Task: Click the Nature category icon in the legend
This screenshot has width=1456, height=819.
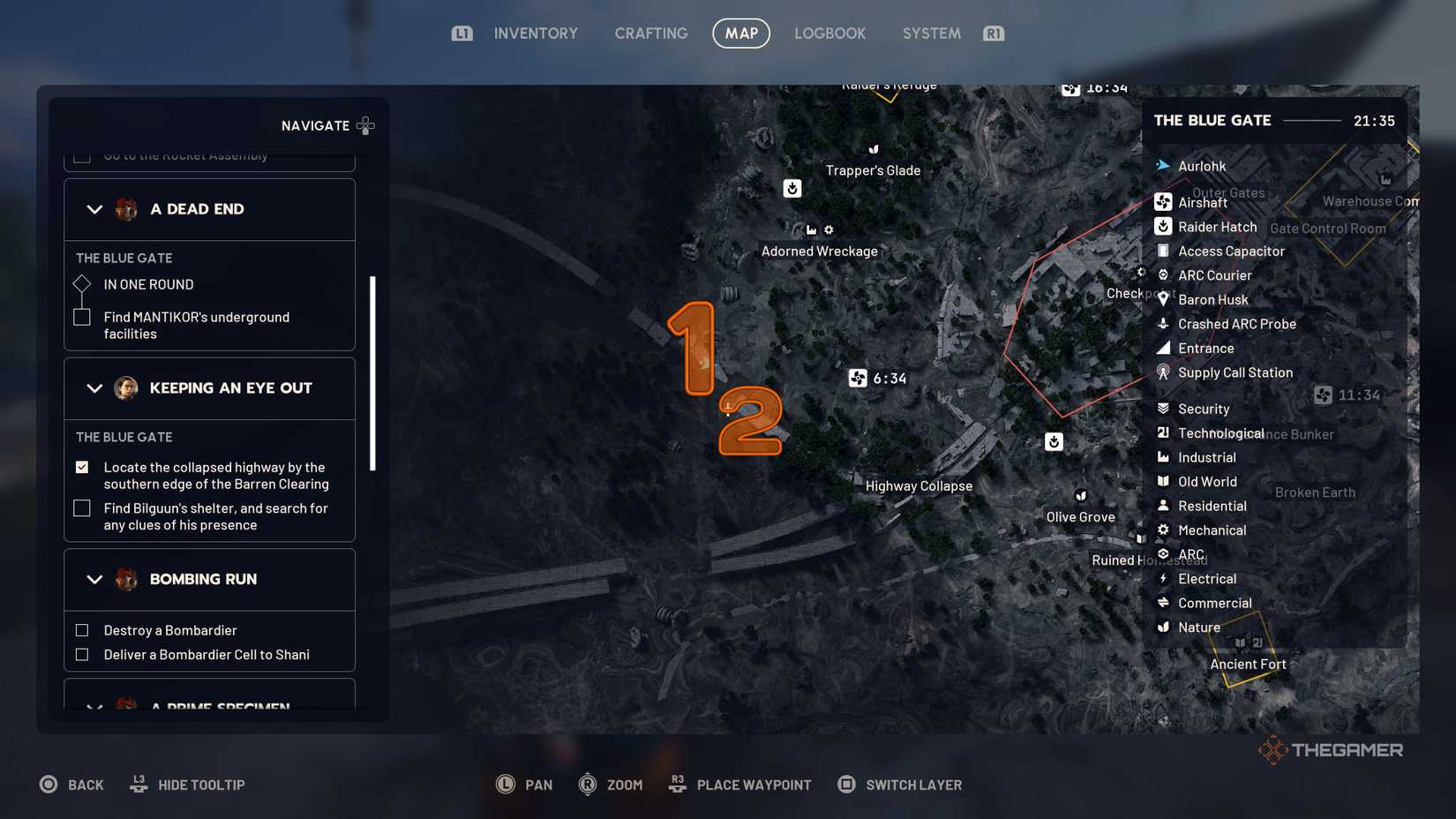Action: pos(1163,627)
